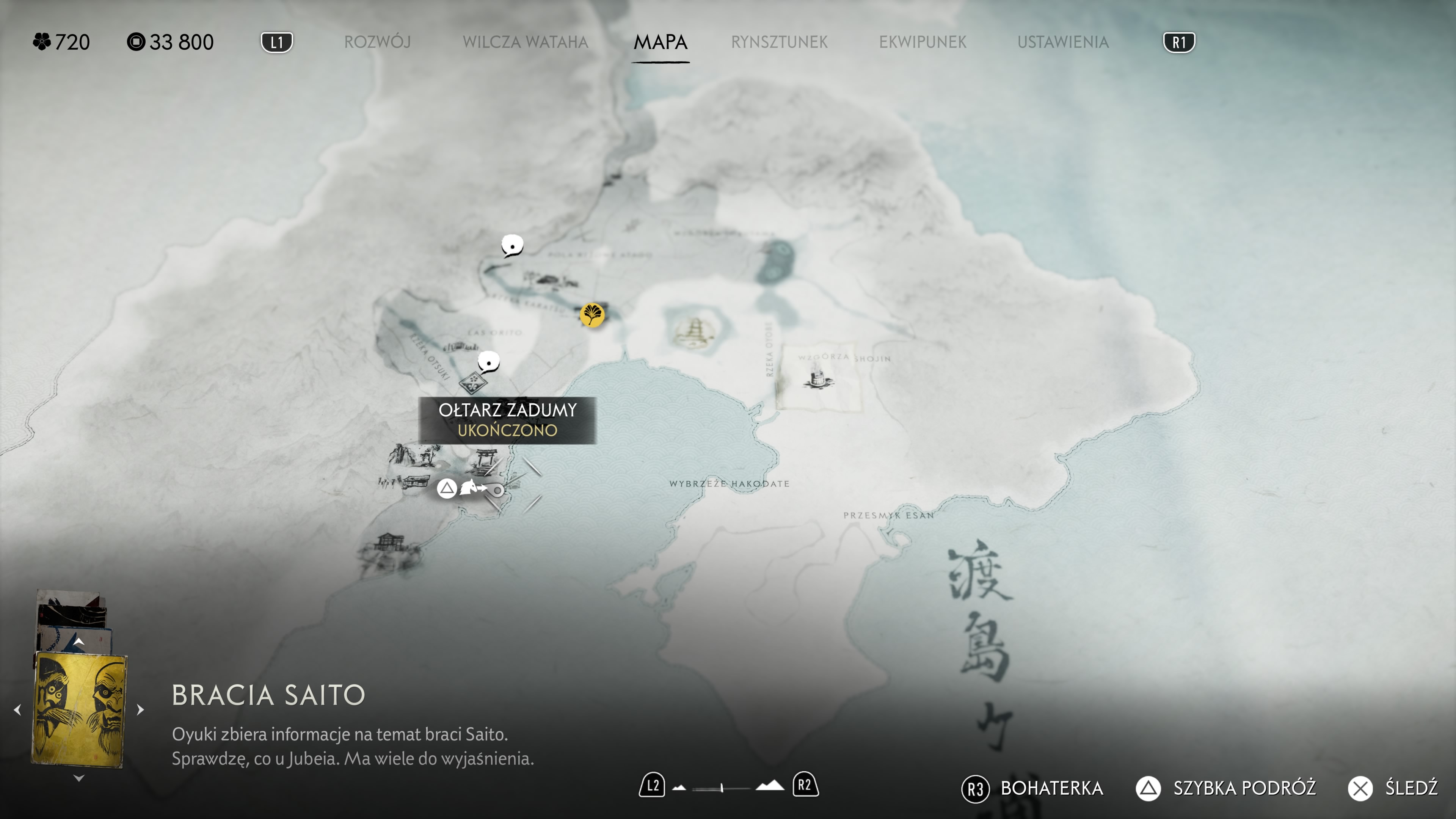Viewport: 1456px width, 819px height.
Task: Pick the Wzgórza Shojin location icon
Action: [x=817, y=377]
